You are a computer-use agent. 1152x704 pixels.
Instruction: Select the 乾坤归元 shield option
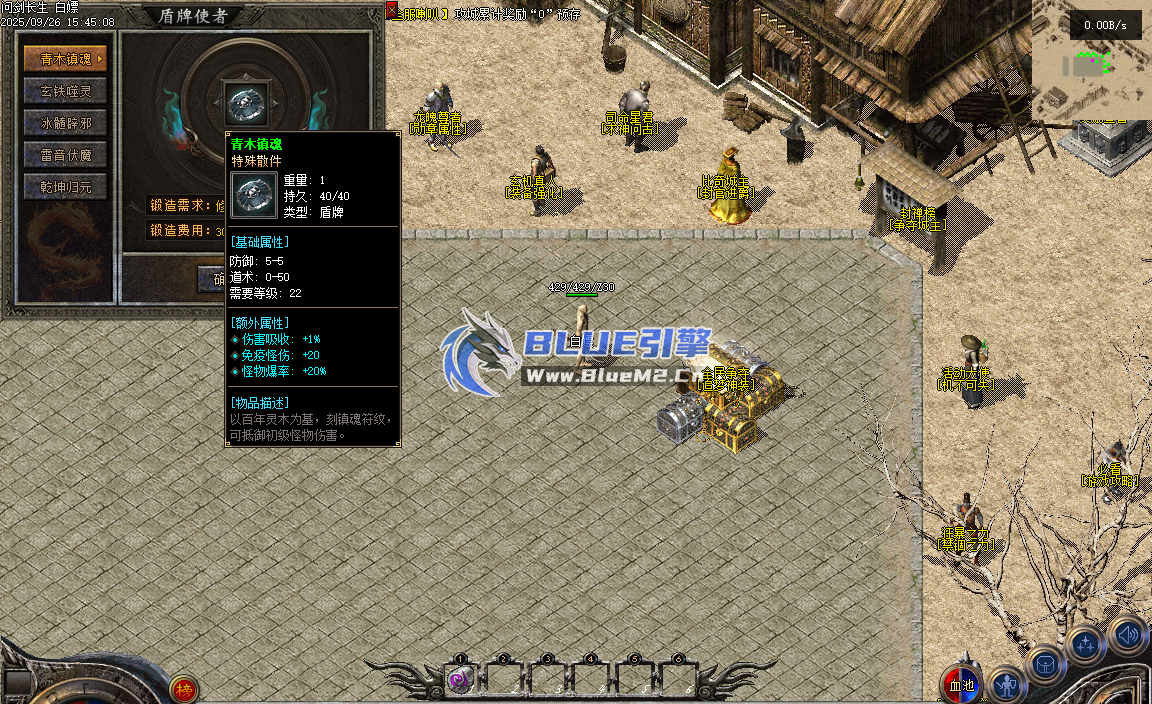coord(65,187)
